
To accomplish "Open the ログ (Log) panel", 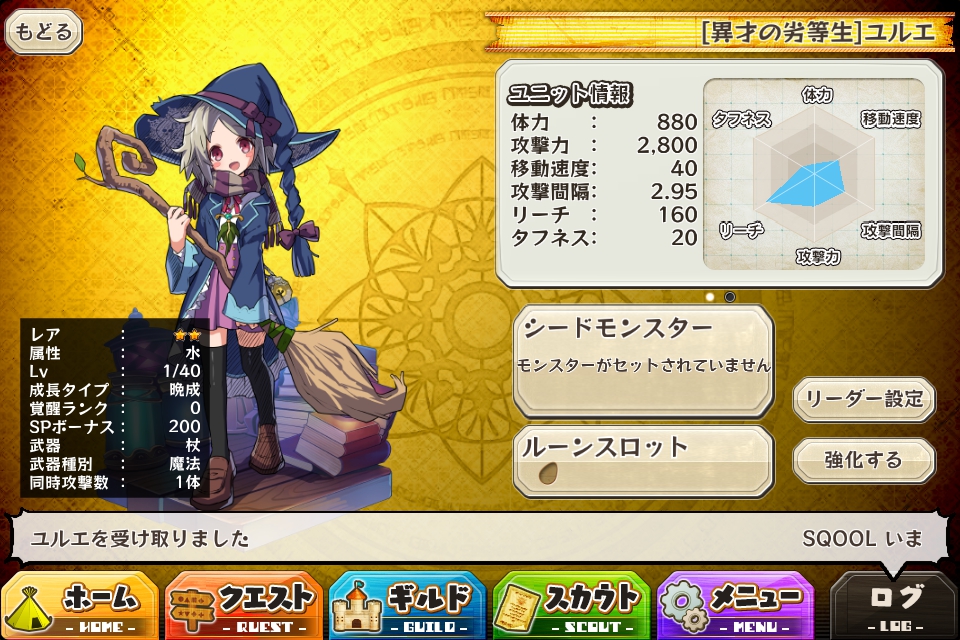I will (894, 605).
